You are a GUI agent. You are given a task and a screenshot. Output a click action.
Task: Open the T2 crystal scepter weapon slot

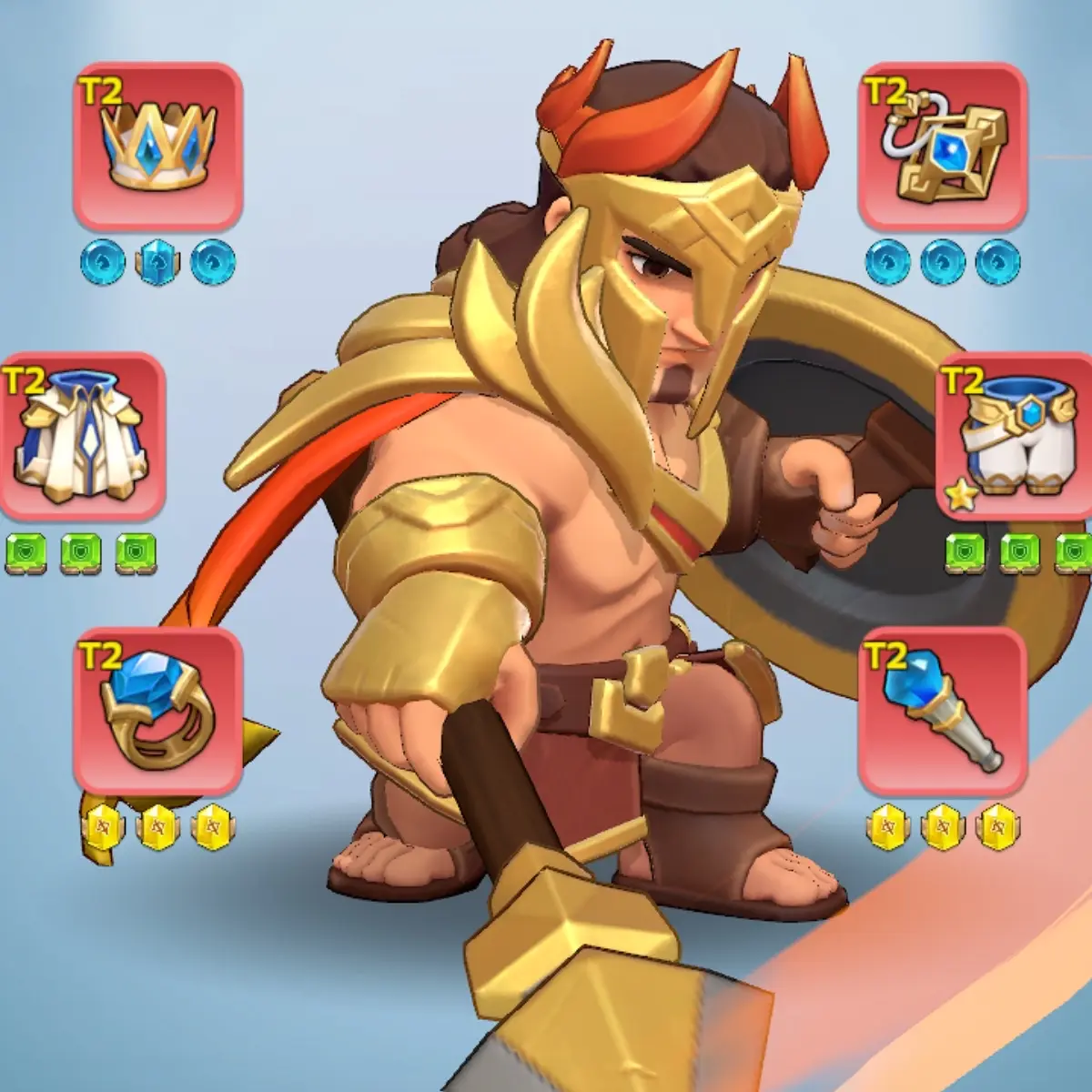coord(943,710)
